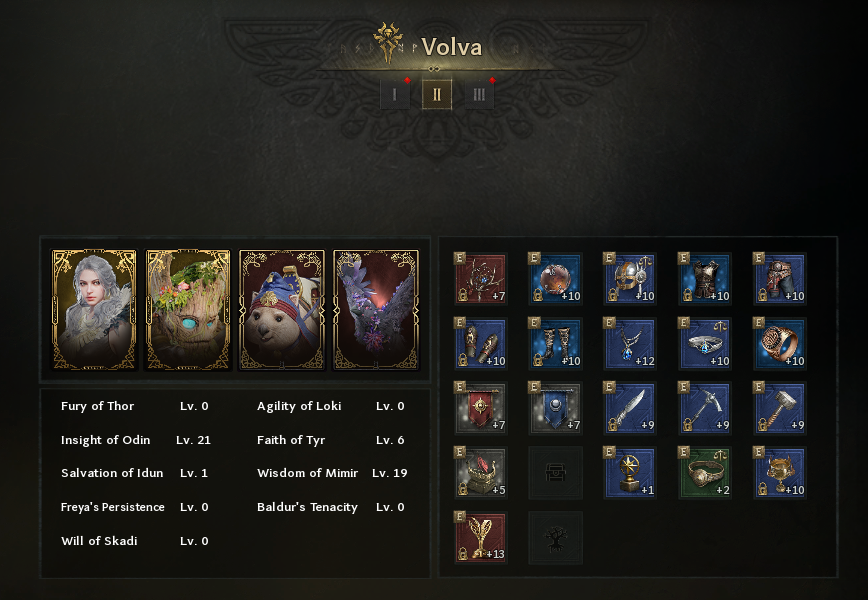The image size is (868, 600).
Task: Select the silver-haired woman card
Action: pos(94,309)
